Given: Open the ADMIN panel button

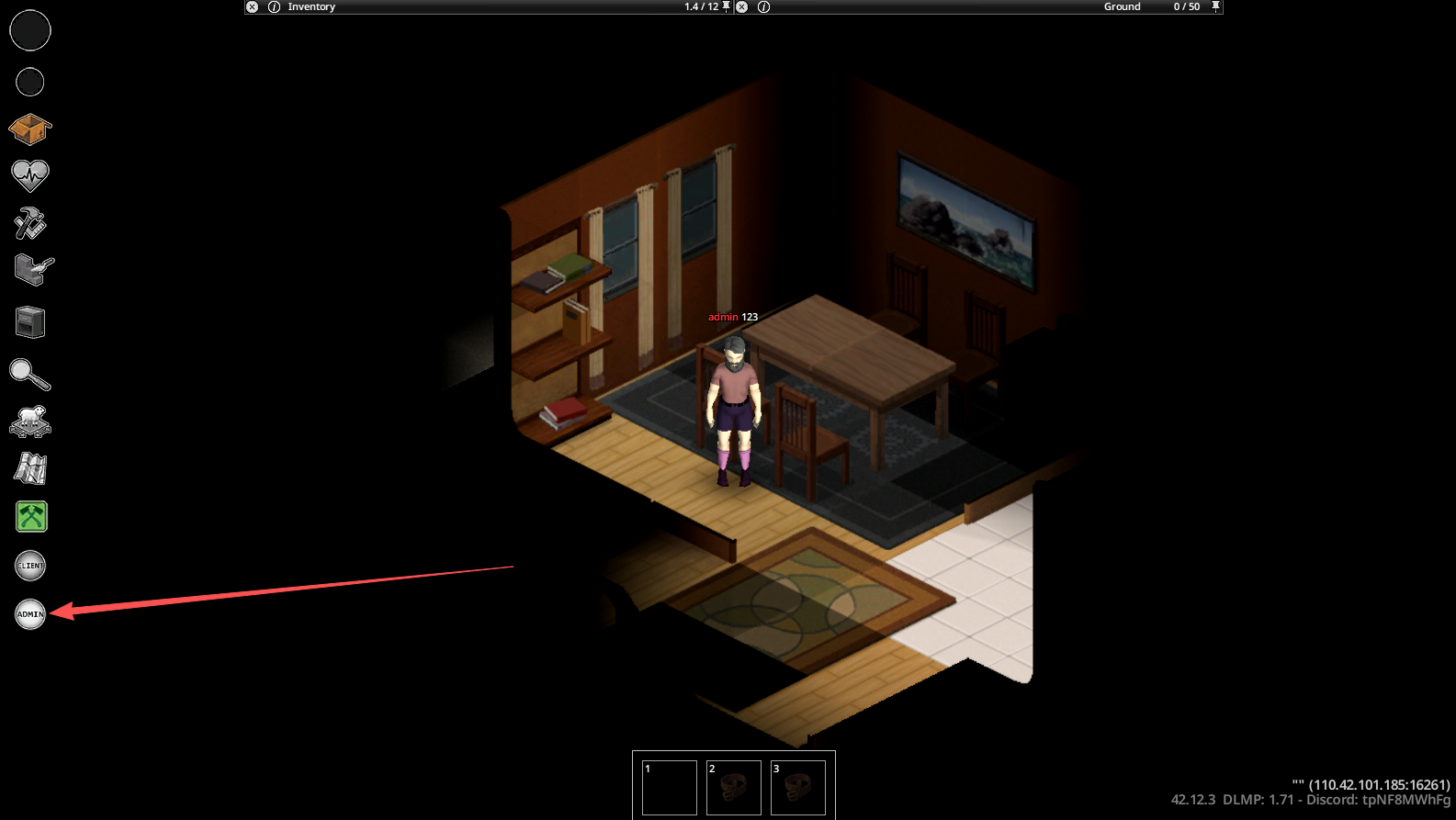Looking at the screenshot, I should (30, 613).
